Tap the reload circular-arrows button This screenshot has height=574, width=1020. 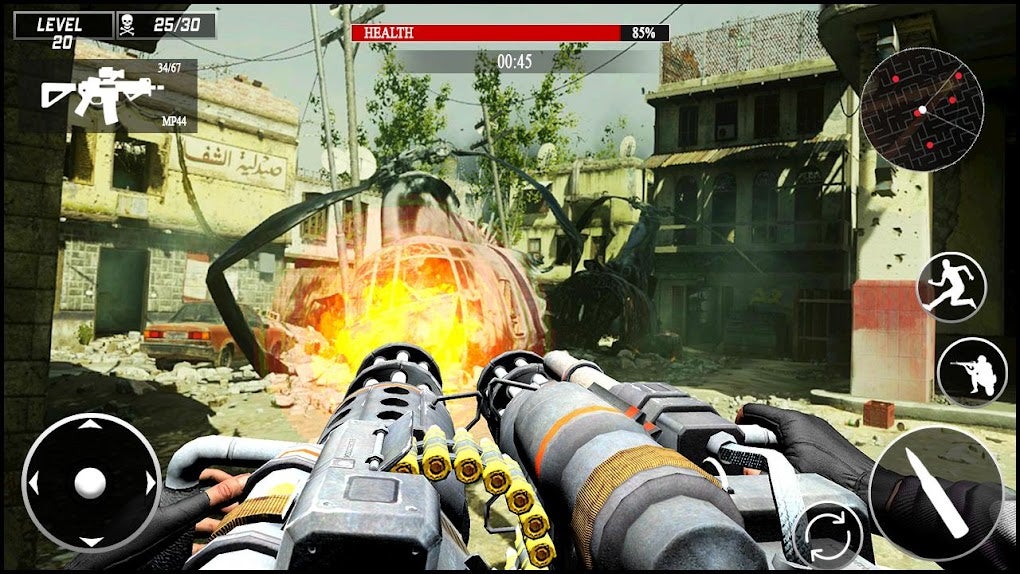coord(828,537)
